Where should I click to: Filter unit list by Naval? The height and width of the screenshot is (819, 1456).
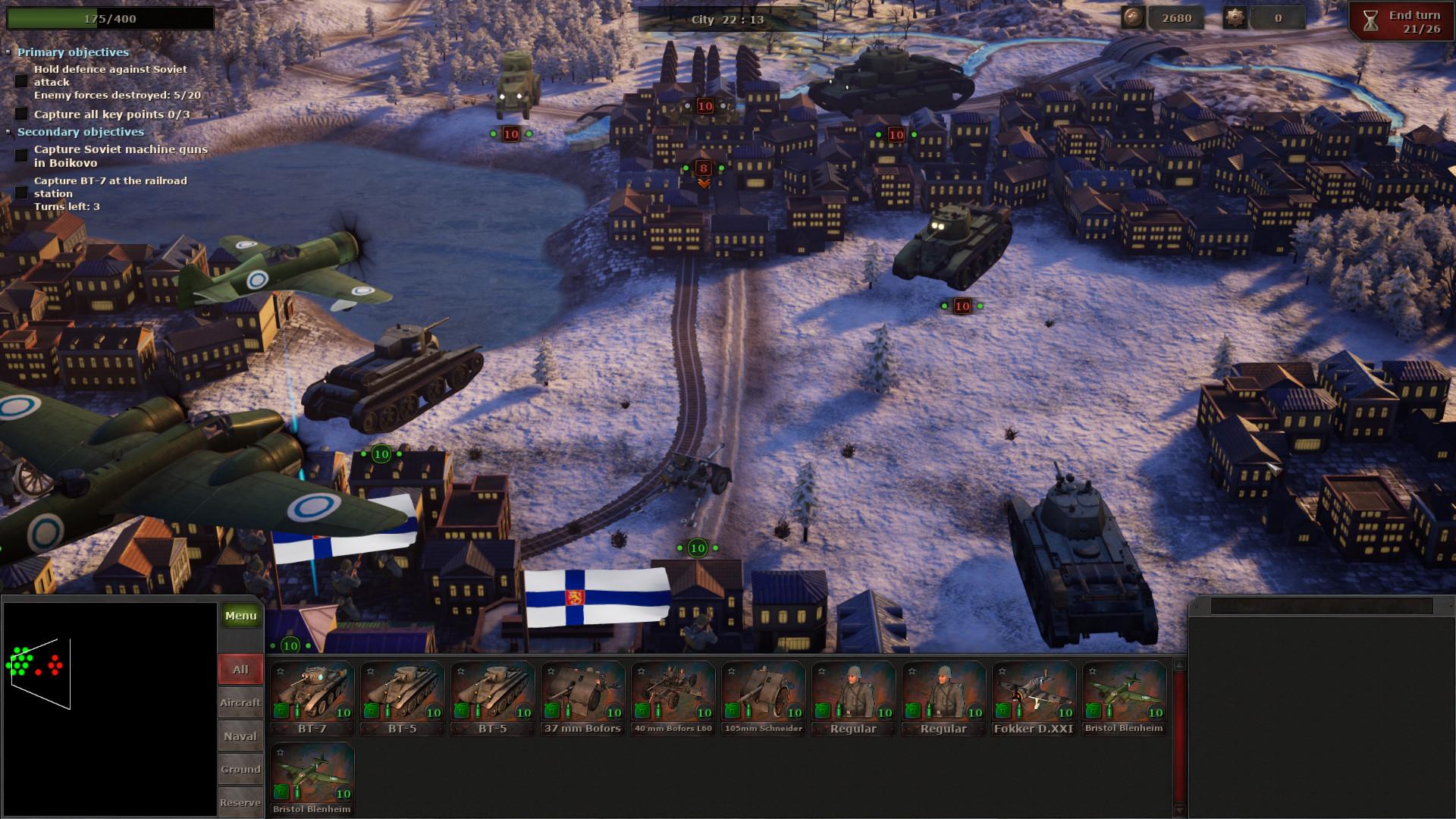point(240,736)
